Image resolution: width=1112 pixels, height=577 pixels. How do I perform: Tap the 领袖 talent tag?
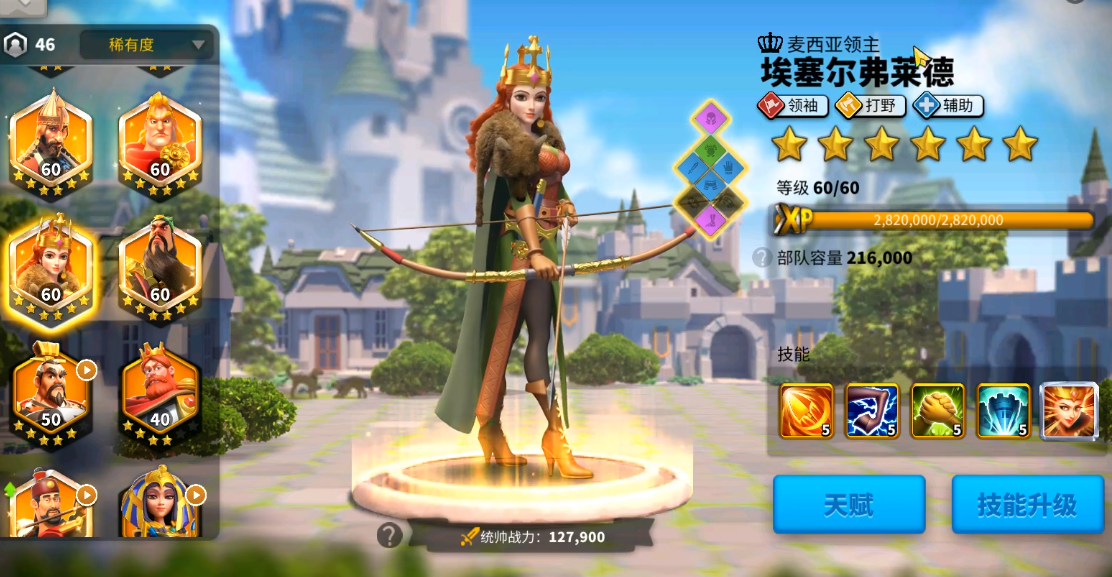click(794, 105)
